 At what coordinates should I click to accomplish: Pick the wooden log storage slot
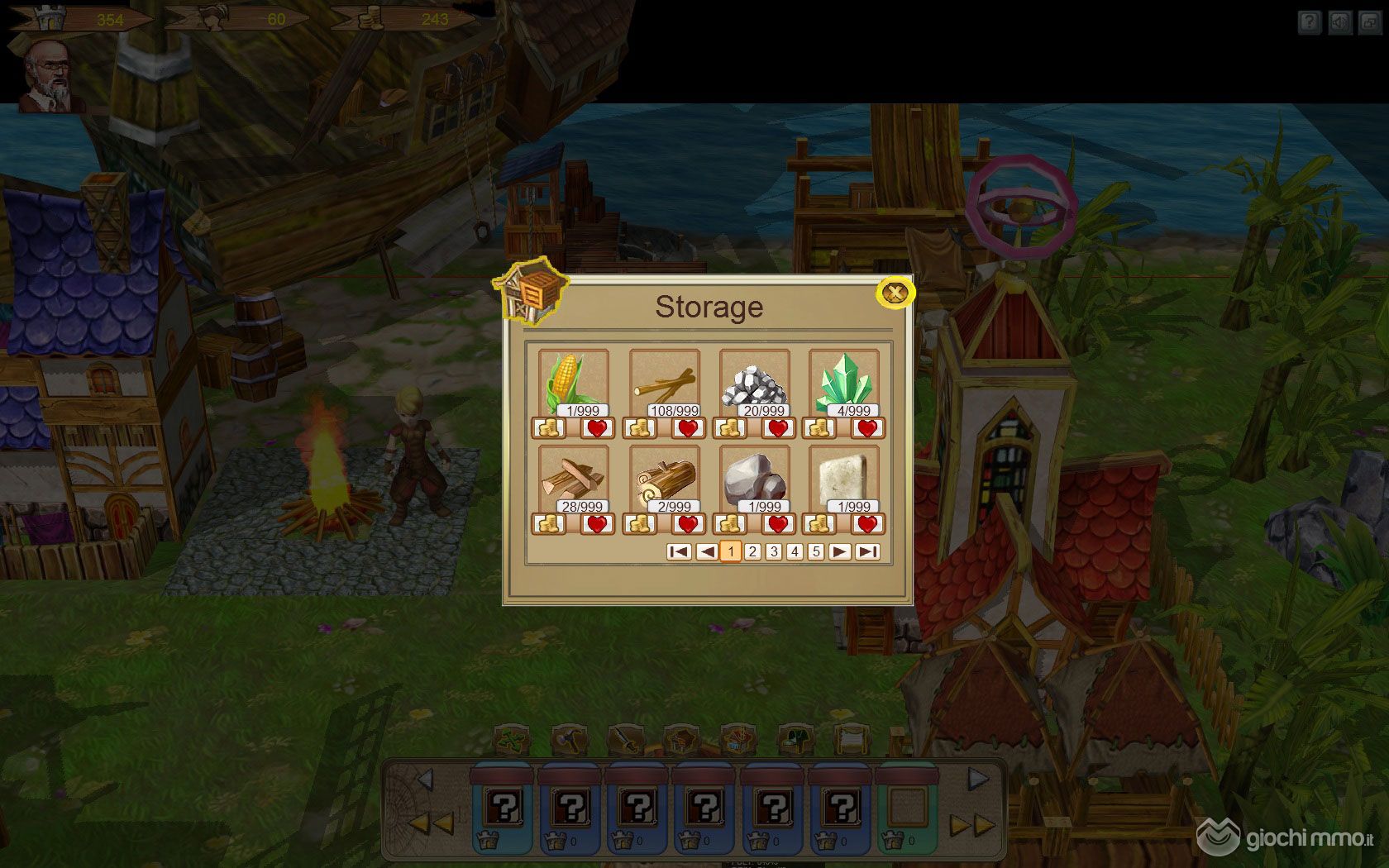click(664, 479)
